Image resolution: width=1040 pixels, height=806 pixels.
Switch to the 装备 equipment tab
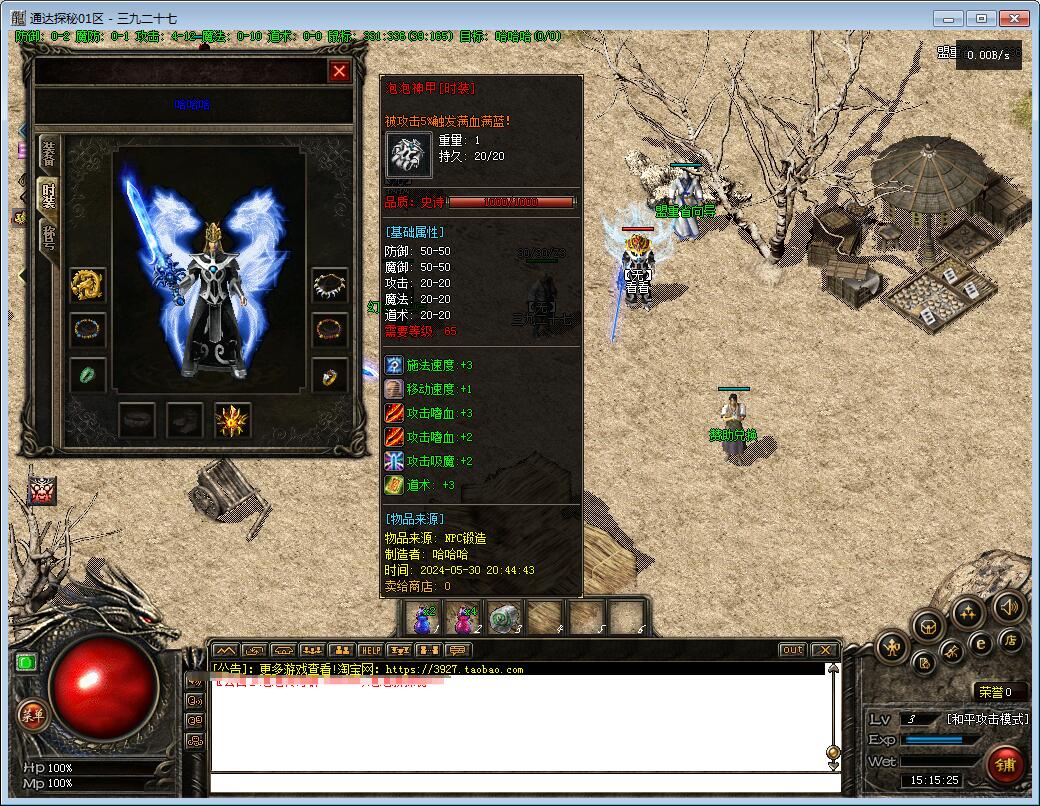pyautogui.click(x=48, y=154)
